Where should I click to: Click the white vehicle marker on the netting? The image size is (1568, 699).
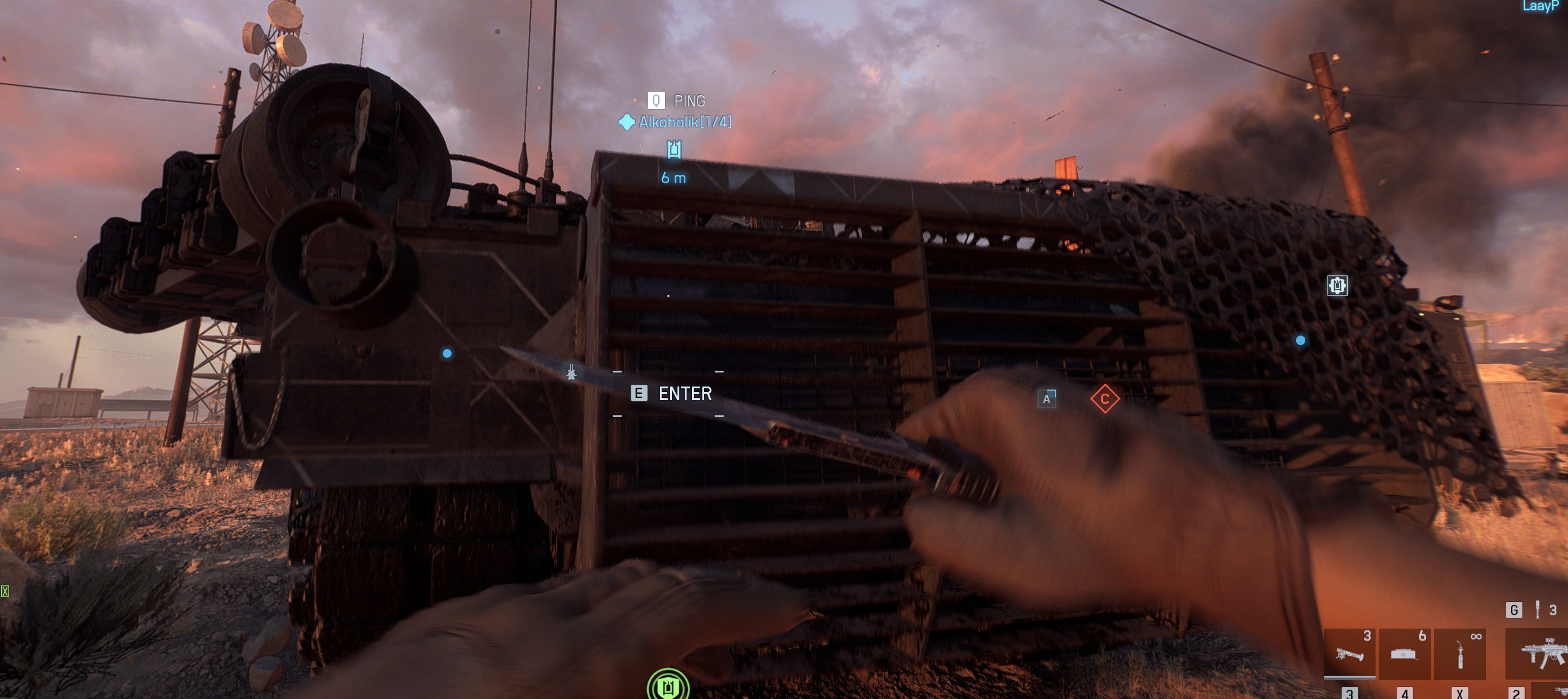[x=1337, y=285]
